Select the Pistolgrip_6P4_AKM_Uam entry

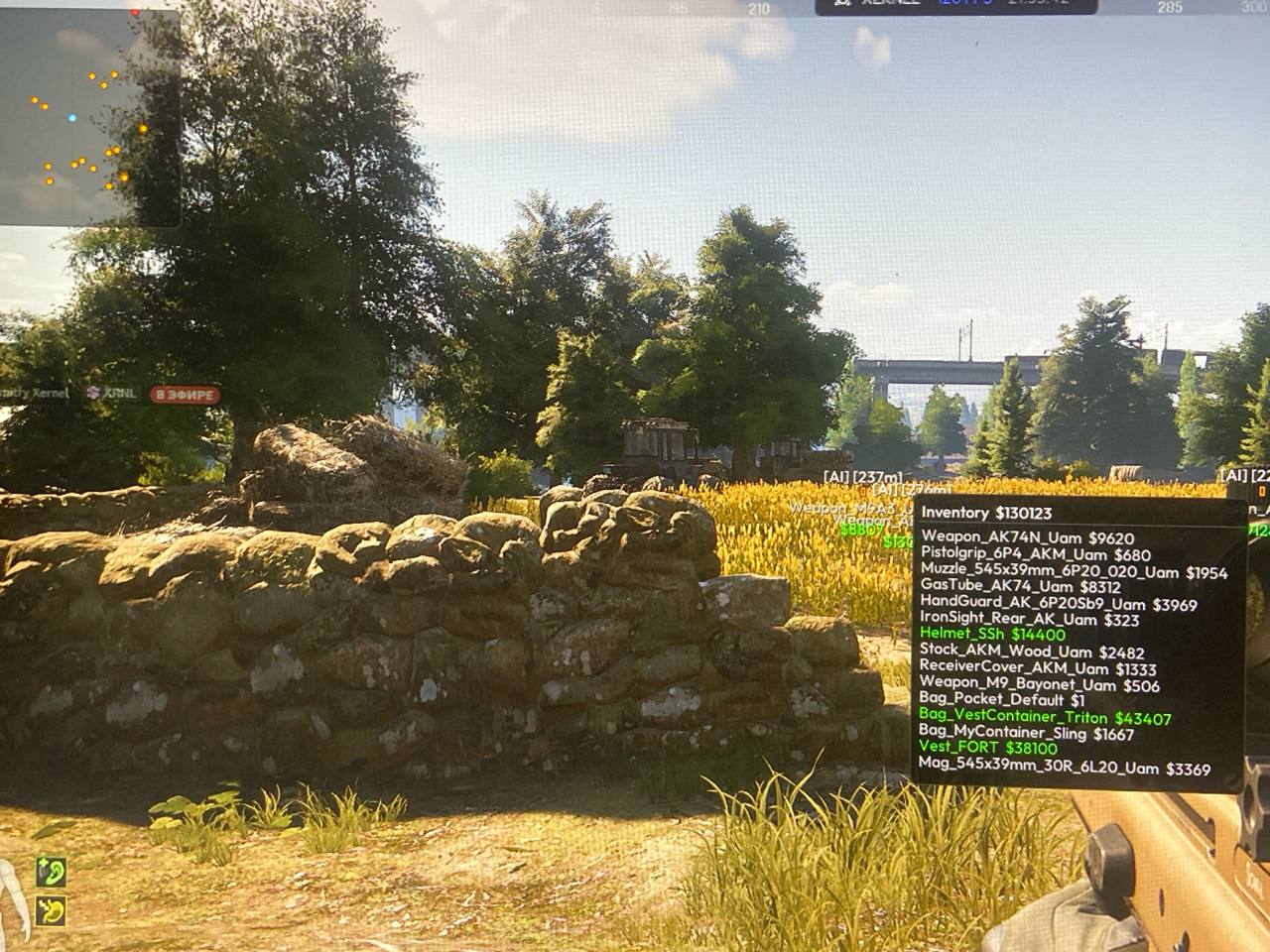1035,554
